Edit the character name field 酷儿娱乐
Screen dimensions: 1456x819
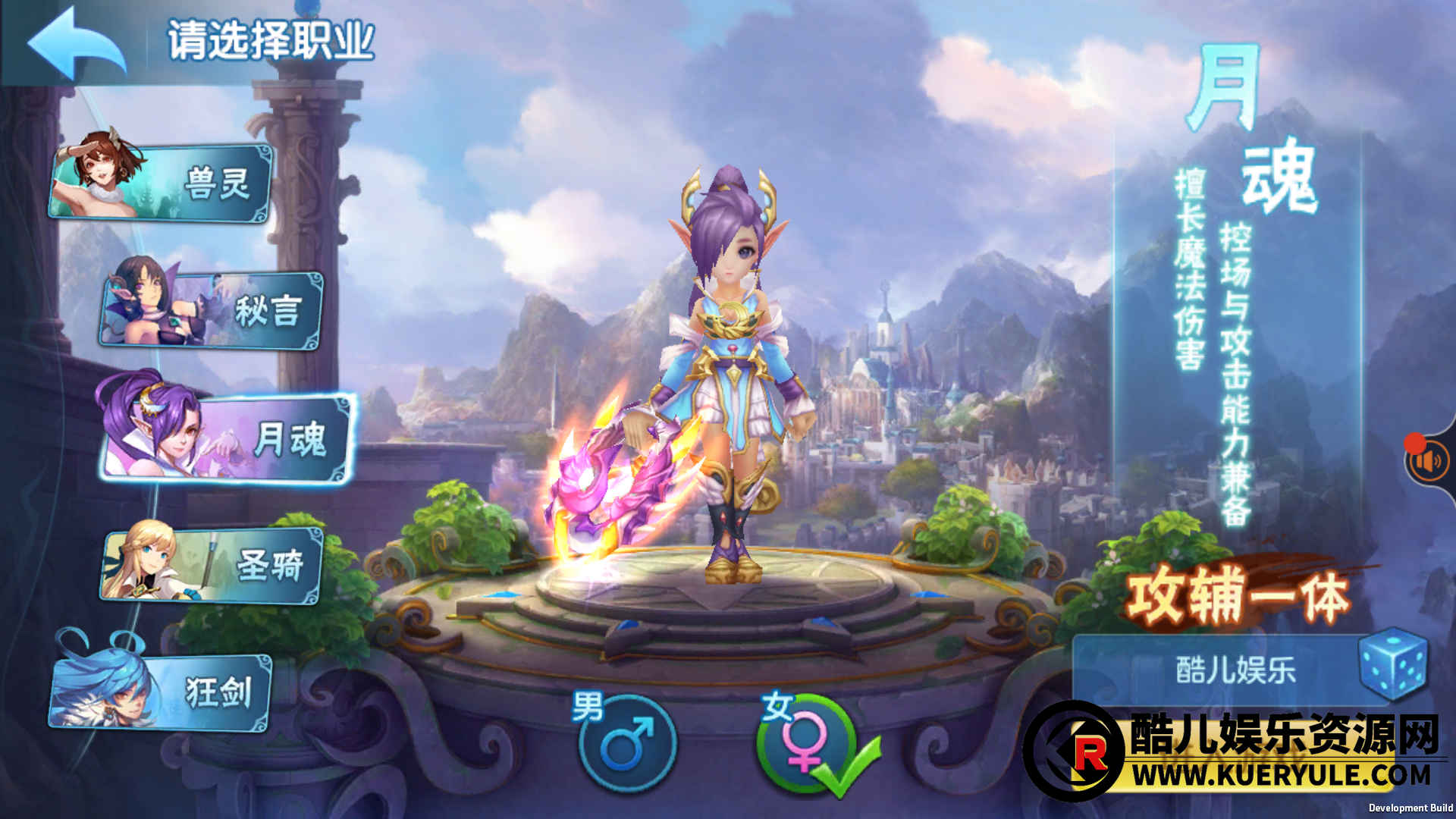[1235, 670]
